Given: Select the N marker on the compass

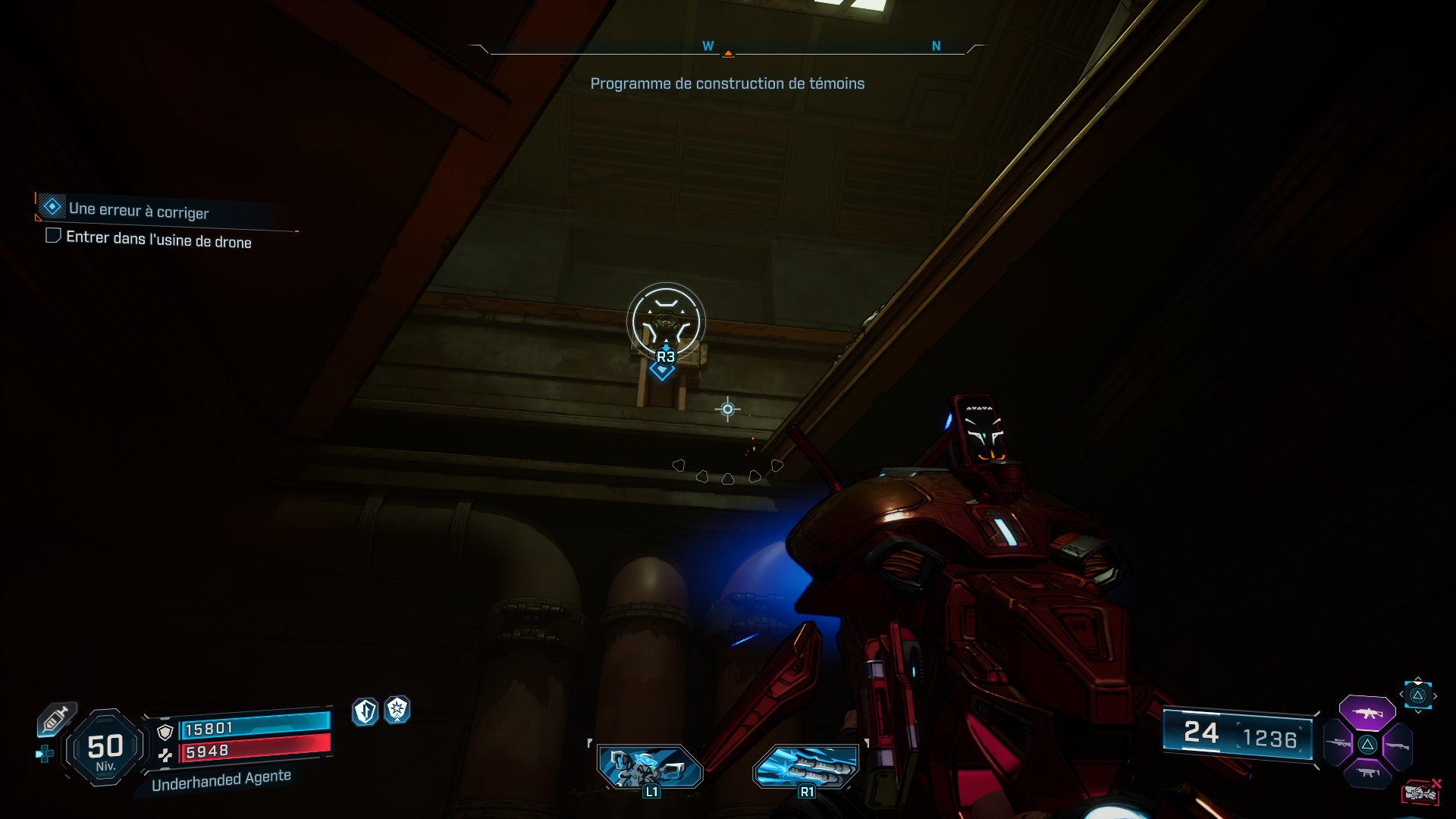Looking at the screenshot, I should tap(938, 45).
